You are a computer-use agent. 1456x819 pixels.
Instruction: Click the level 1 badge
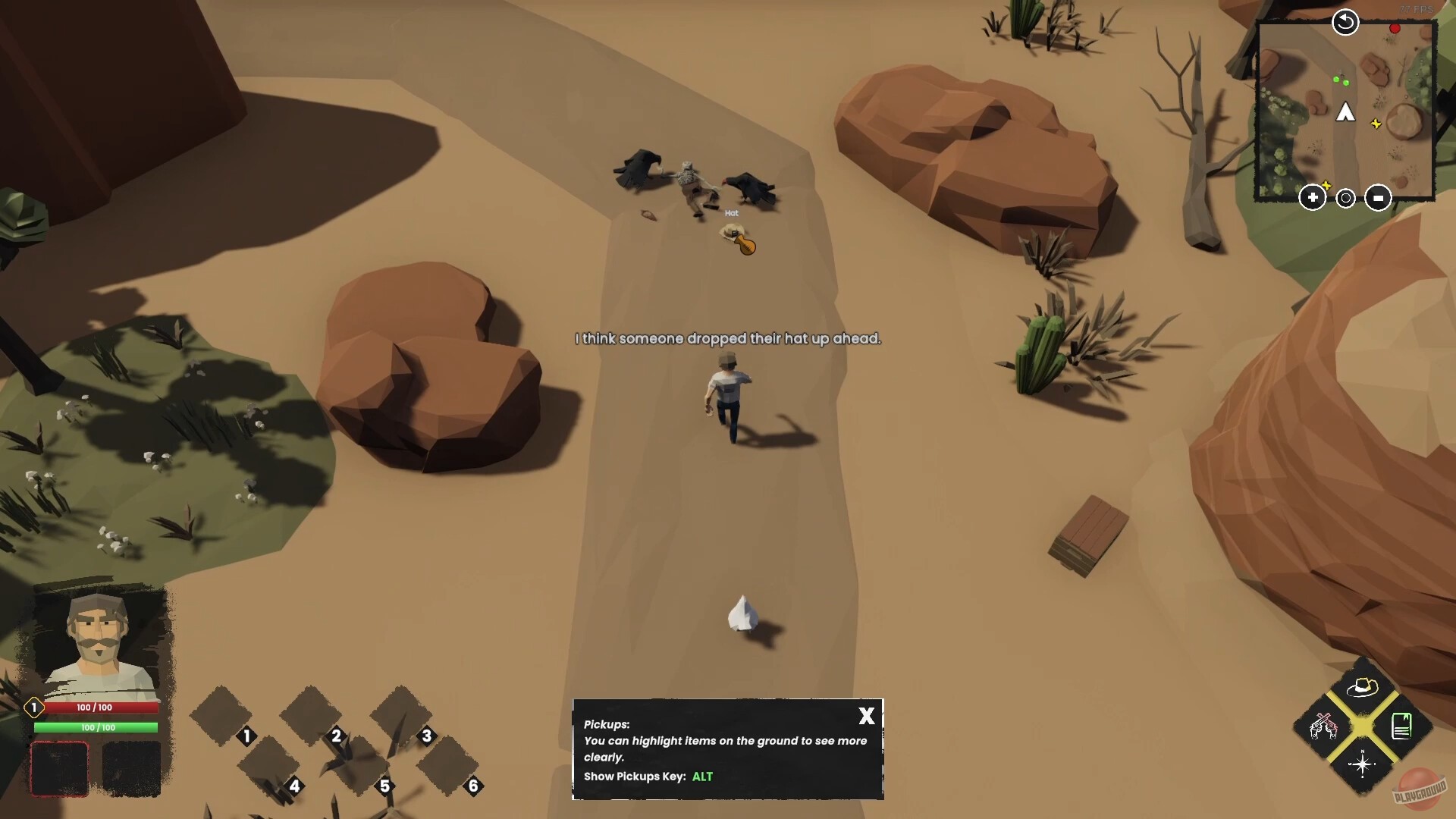[33, 707]
